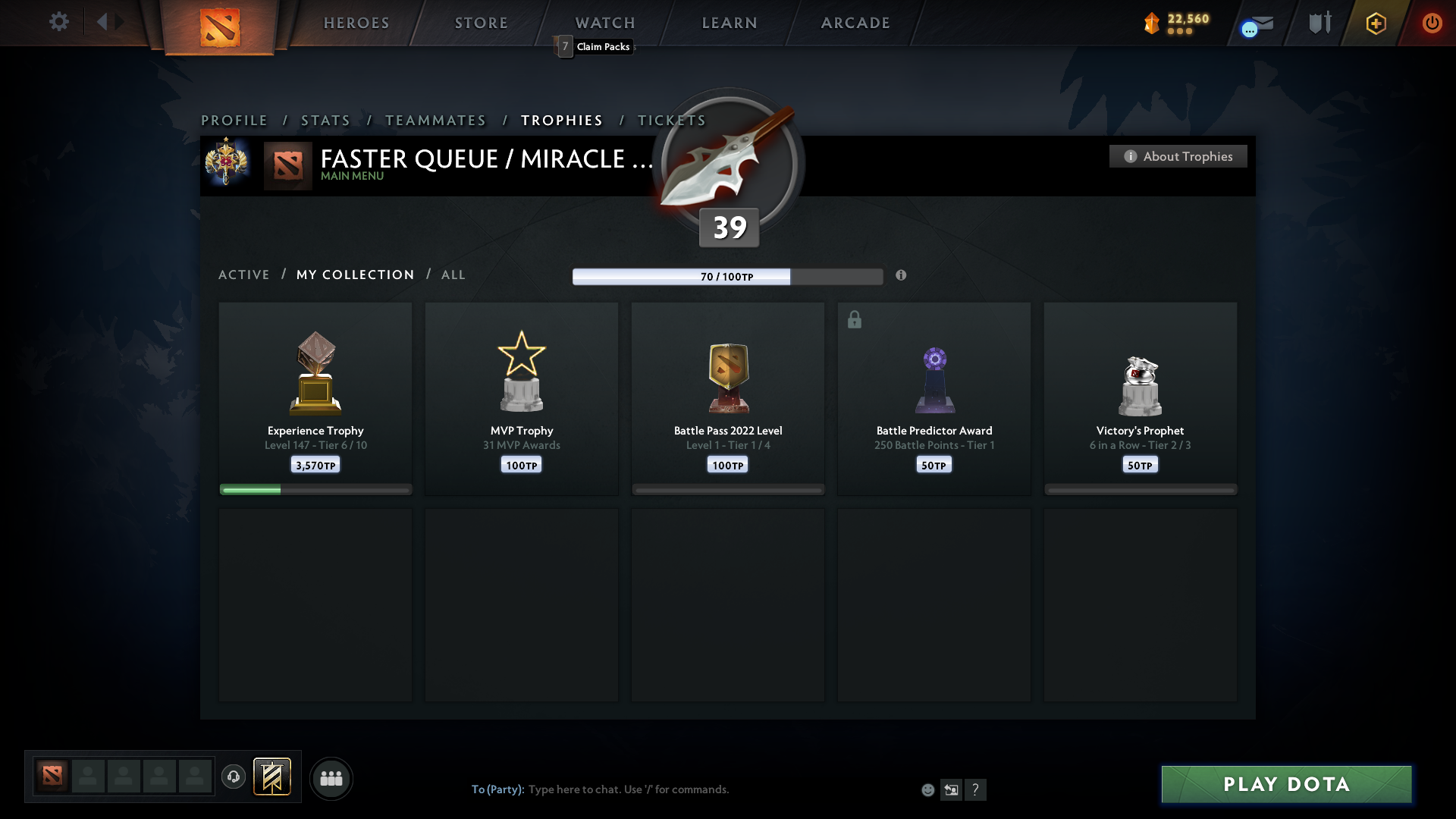Image resolution: width=1456 pixels, height=819 pixels.
Task: Click the 70/100TP progress bar
Action: [727, 276]
